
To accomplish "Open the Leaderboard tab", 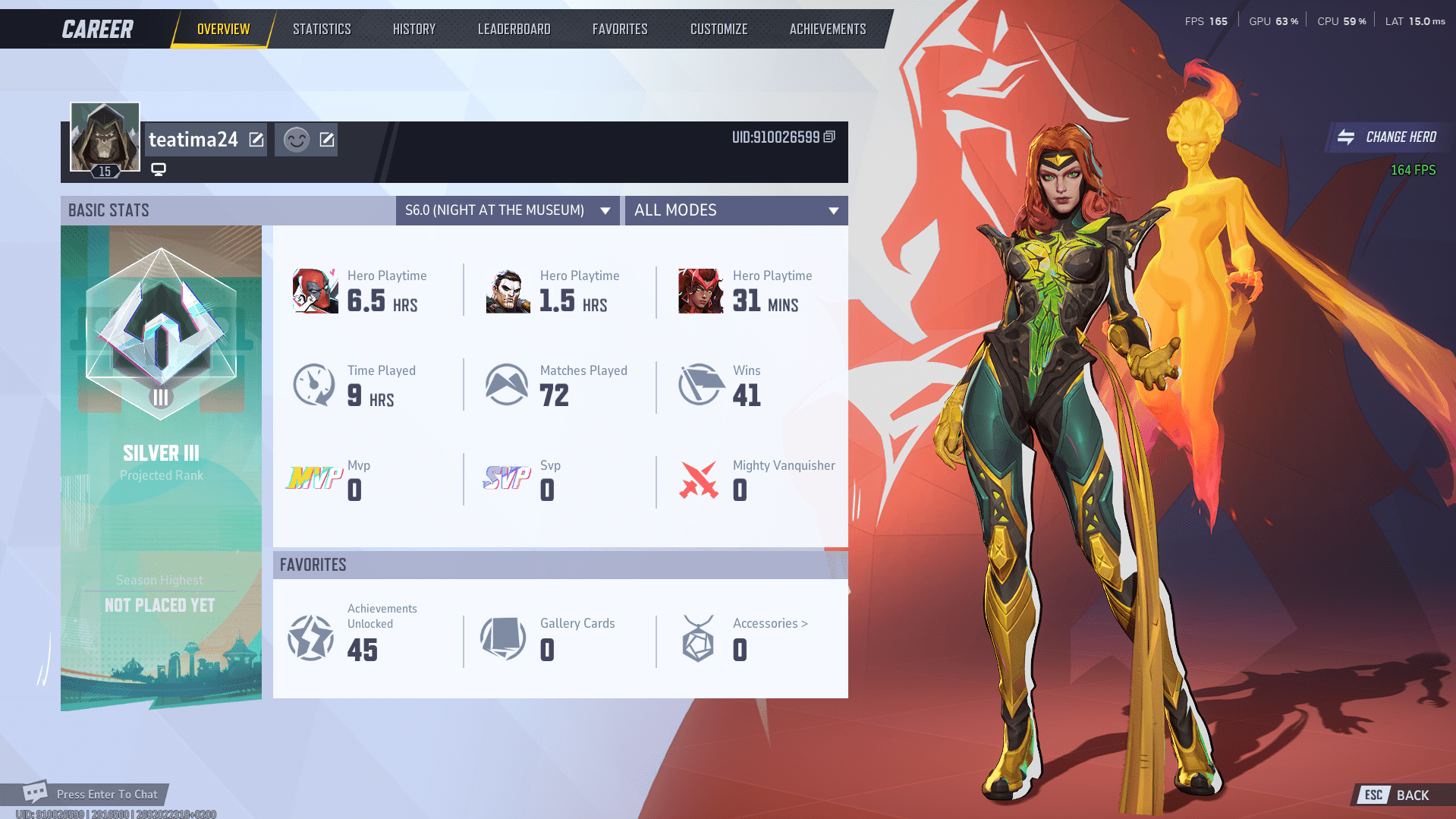I will [x=514, y=28].
